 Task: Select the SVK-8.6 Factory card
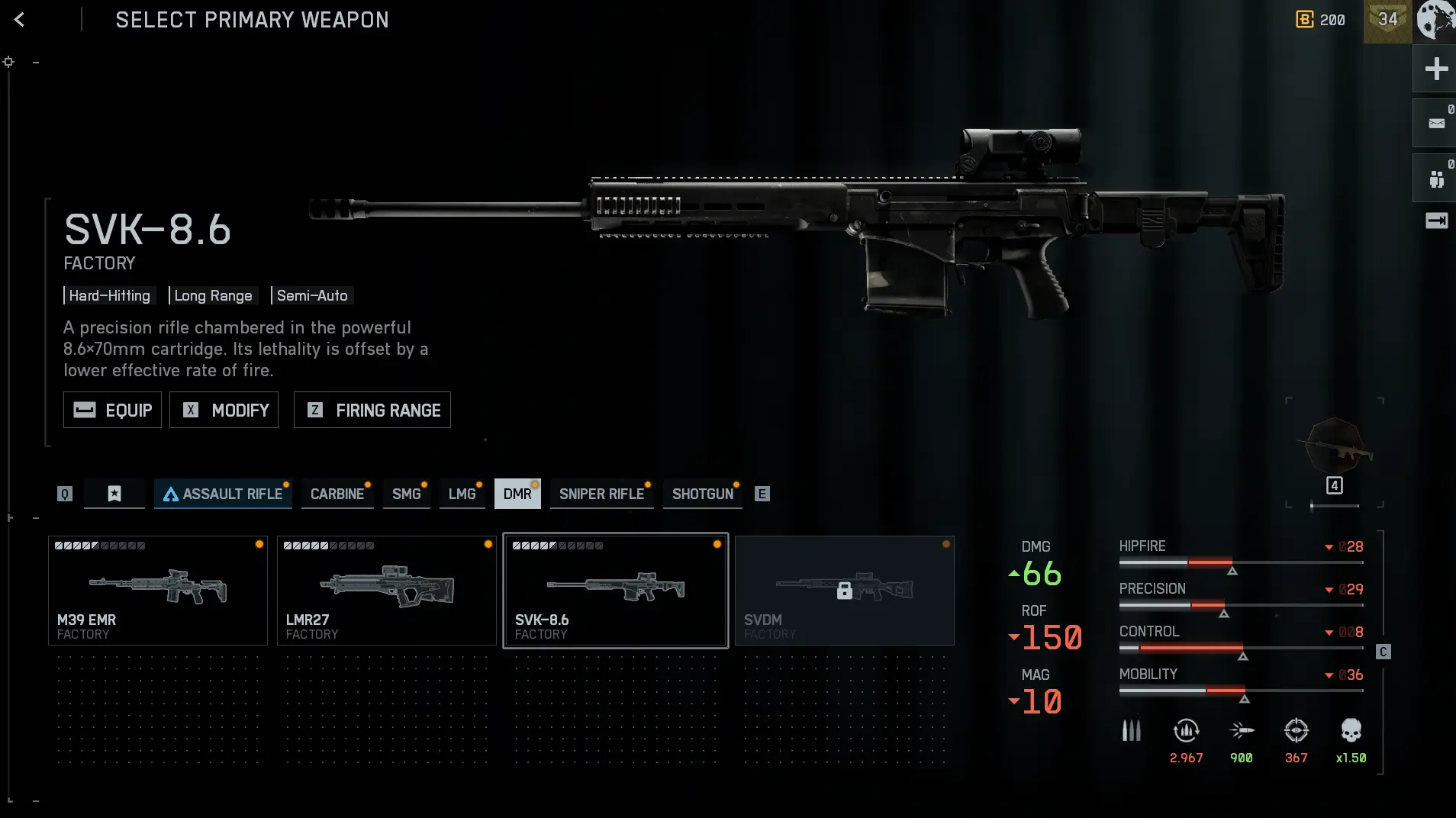[x=616, y=590]
